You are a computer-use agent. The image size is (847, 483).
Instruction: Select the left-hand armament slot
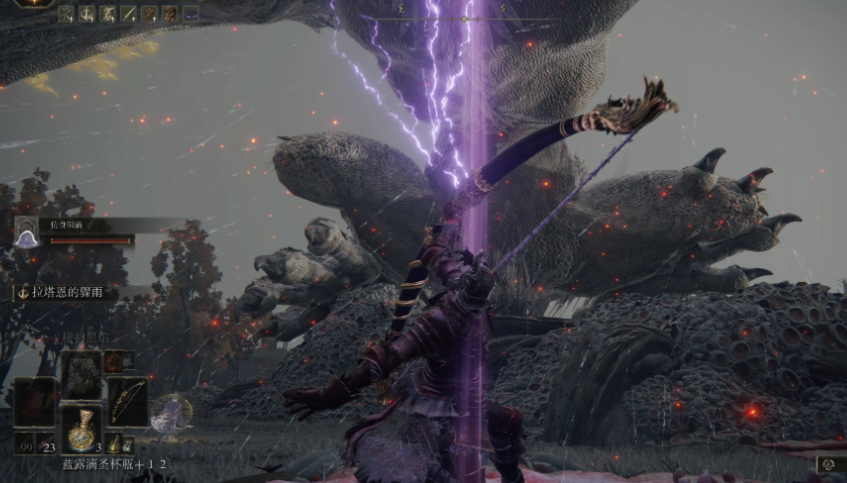pyautogui.click(x=34, y=400)
